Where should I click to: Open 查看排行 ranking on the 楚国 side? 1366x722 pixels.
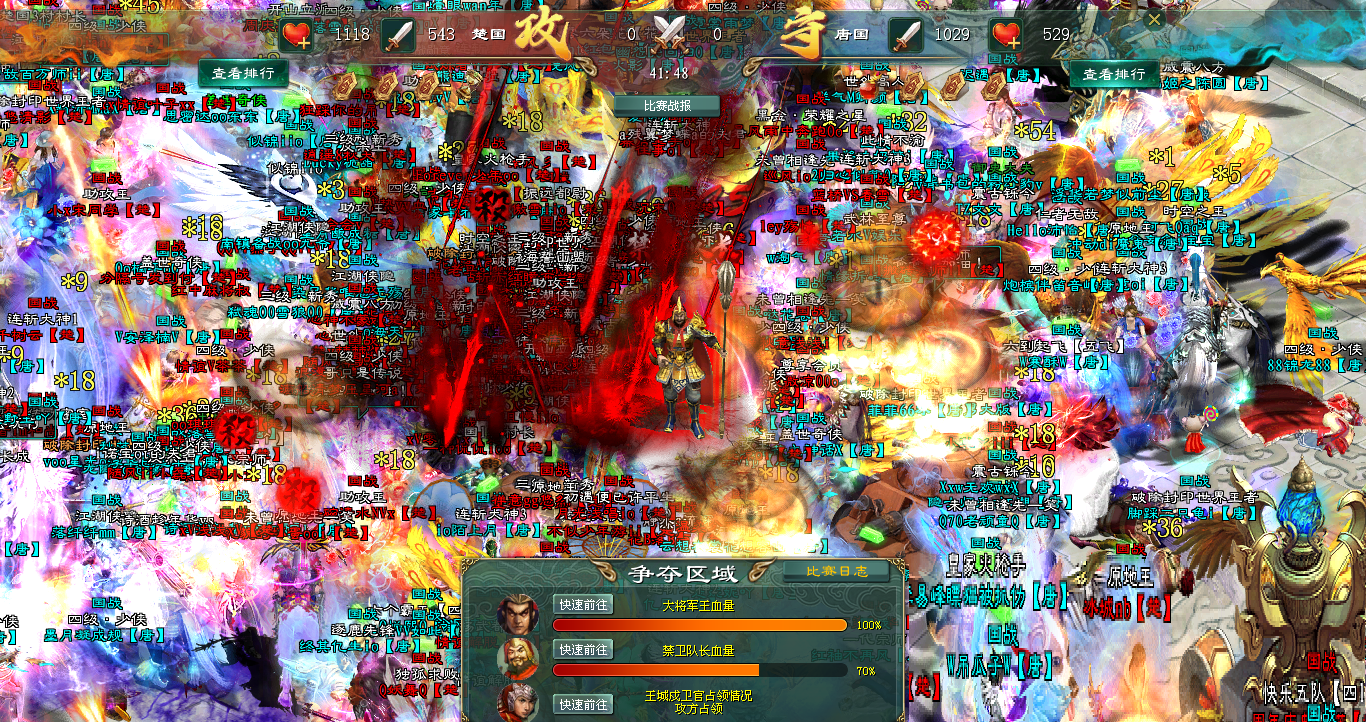tap(244, 73)
